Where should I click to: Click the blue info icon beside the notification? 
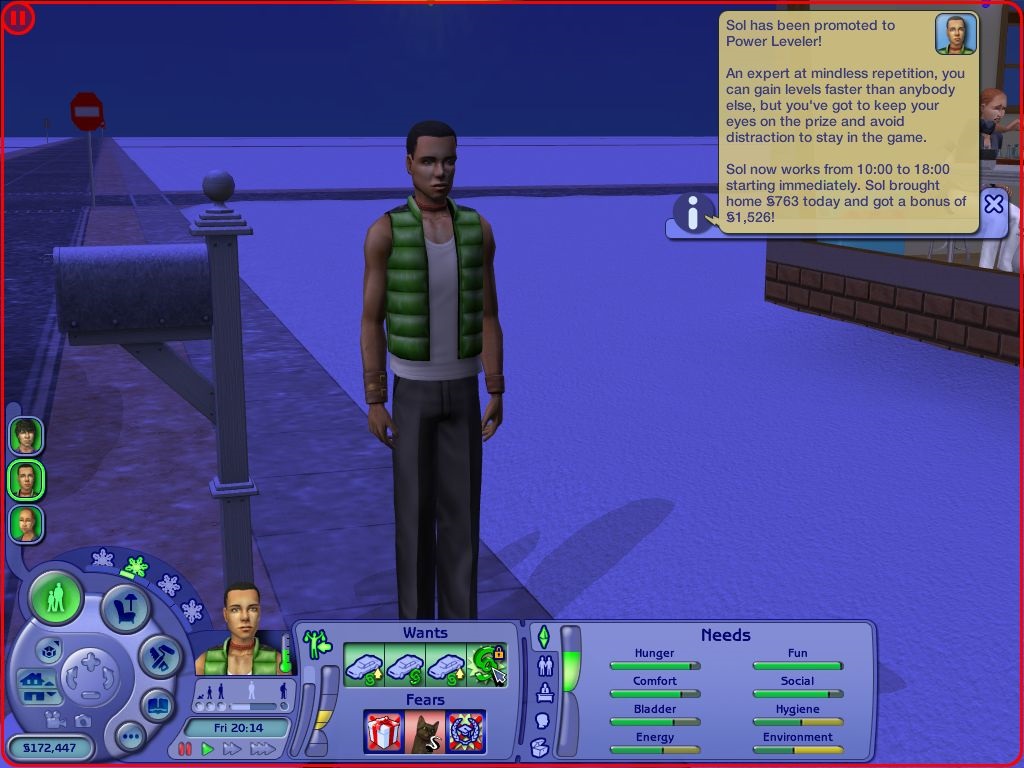coord(693,214)
